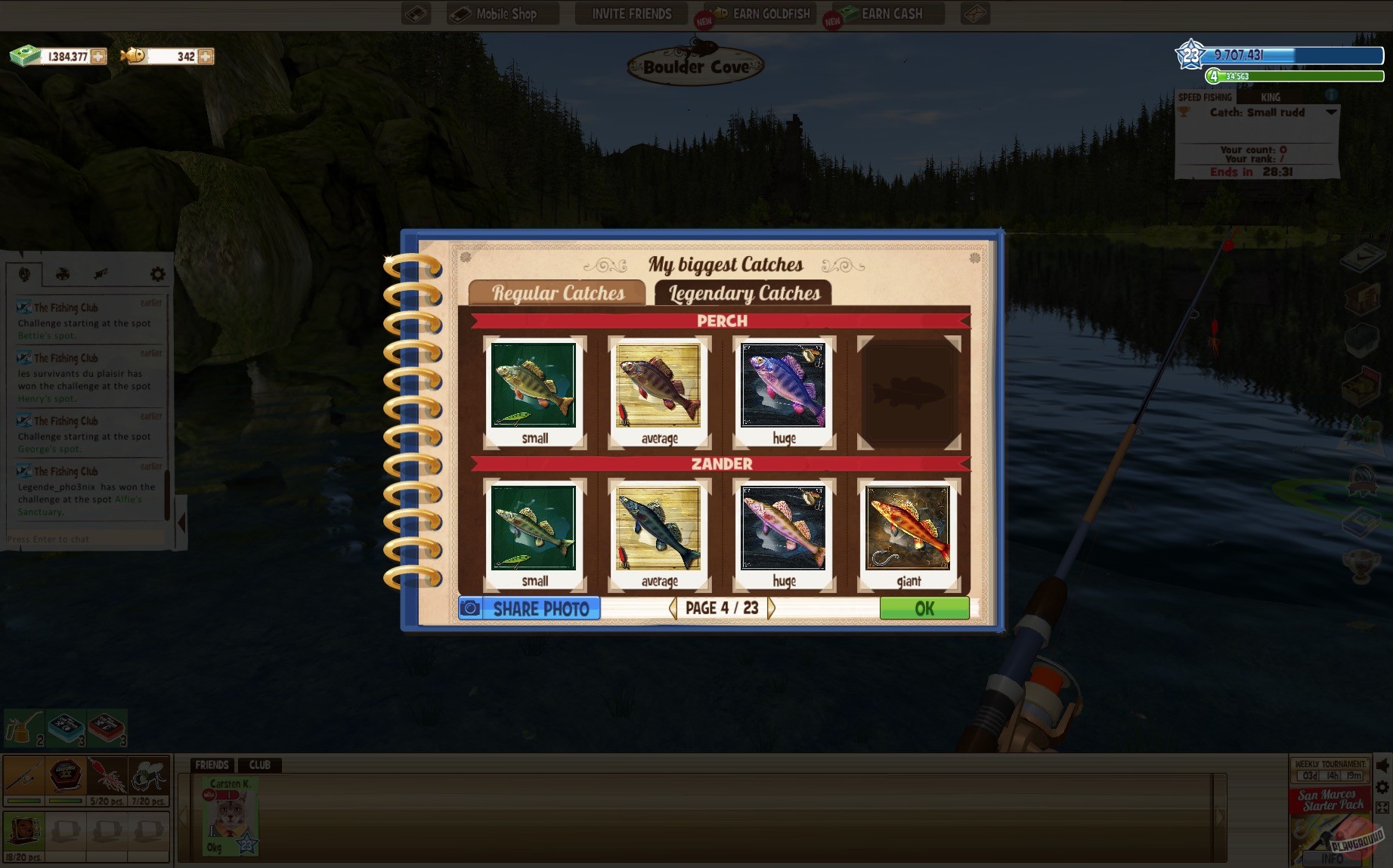This screenshot has width=1393, height=868.
Task: Click the oil can consumable showing 2
Action: click(22, 728)
